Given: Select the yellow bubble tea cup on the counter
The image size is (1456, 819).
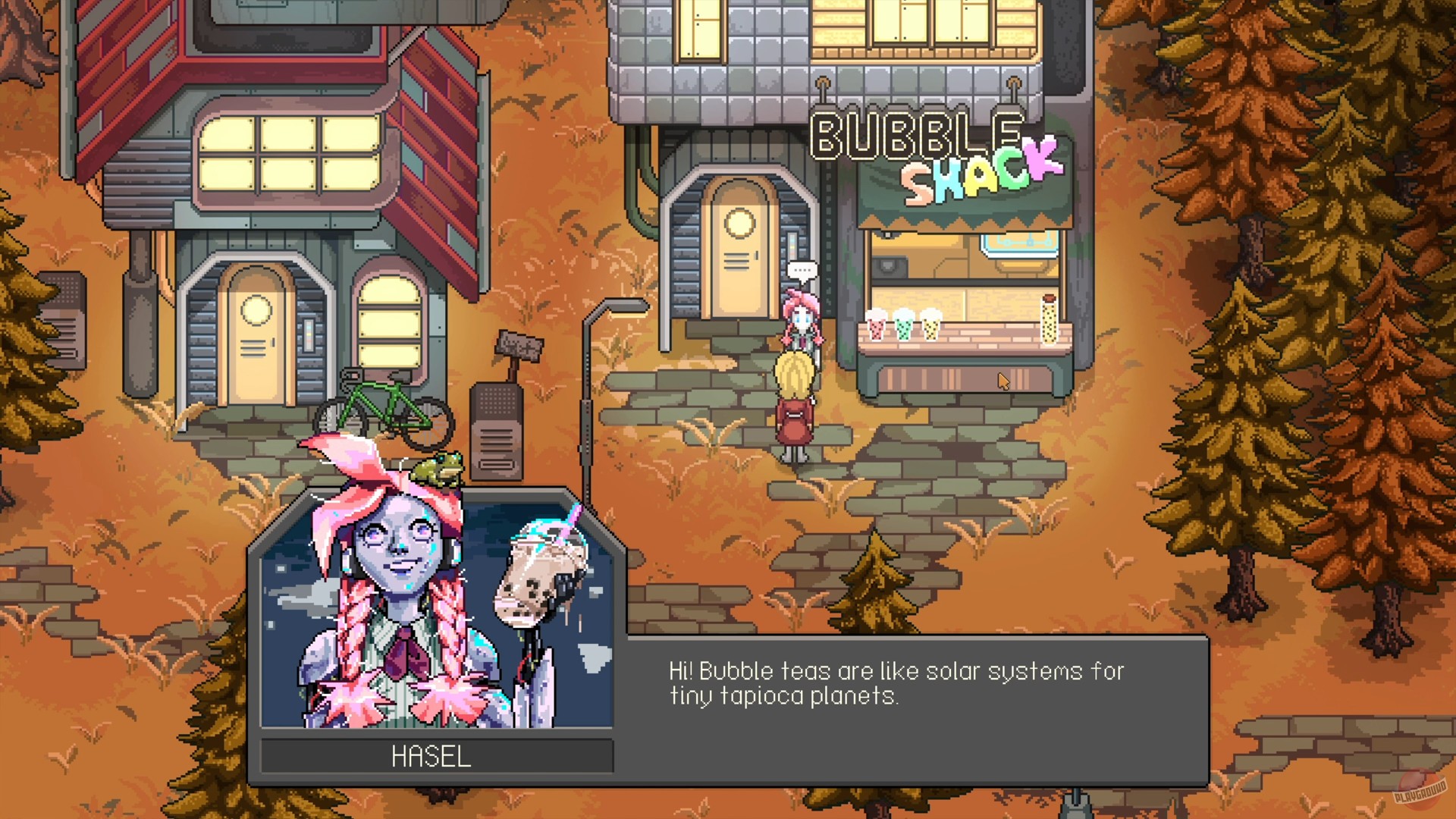Looking at the screenshot, I should coord(930,328).
